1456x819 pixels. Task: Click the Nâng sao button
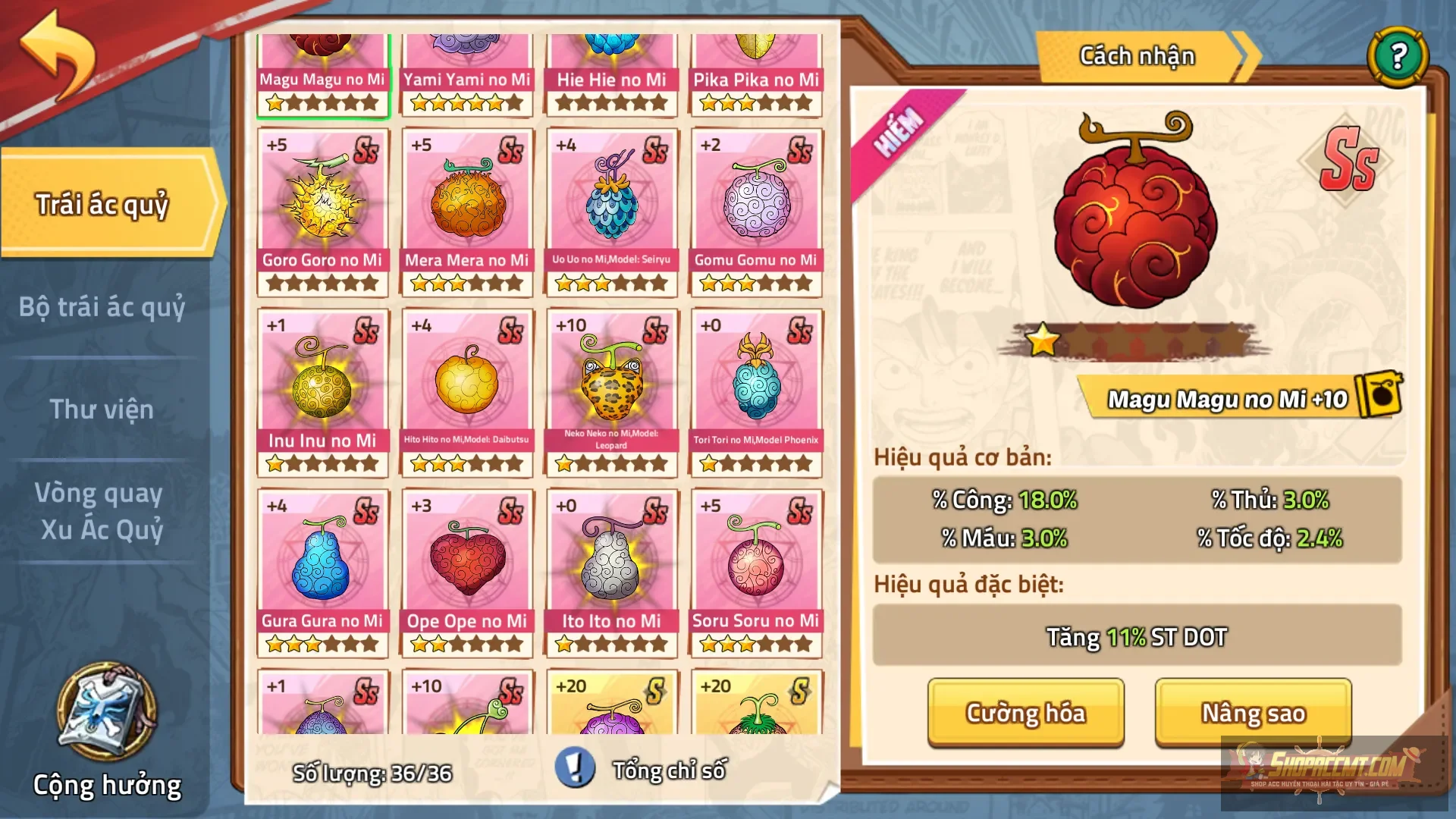point(1253,713)
